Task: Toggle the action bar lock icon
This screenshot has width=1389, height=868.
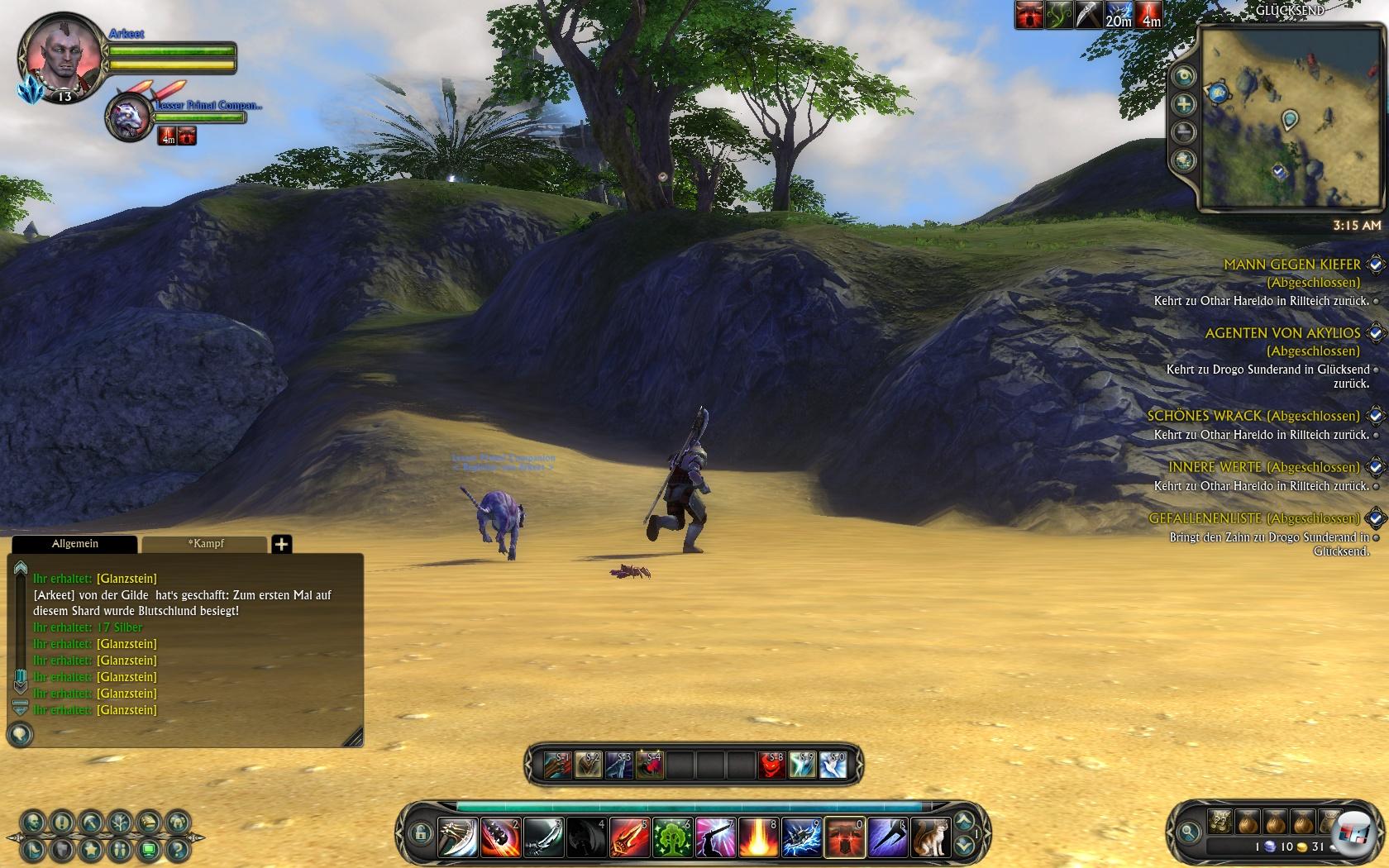Action: 420,833
